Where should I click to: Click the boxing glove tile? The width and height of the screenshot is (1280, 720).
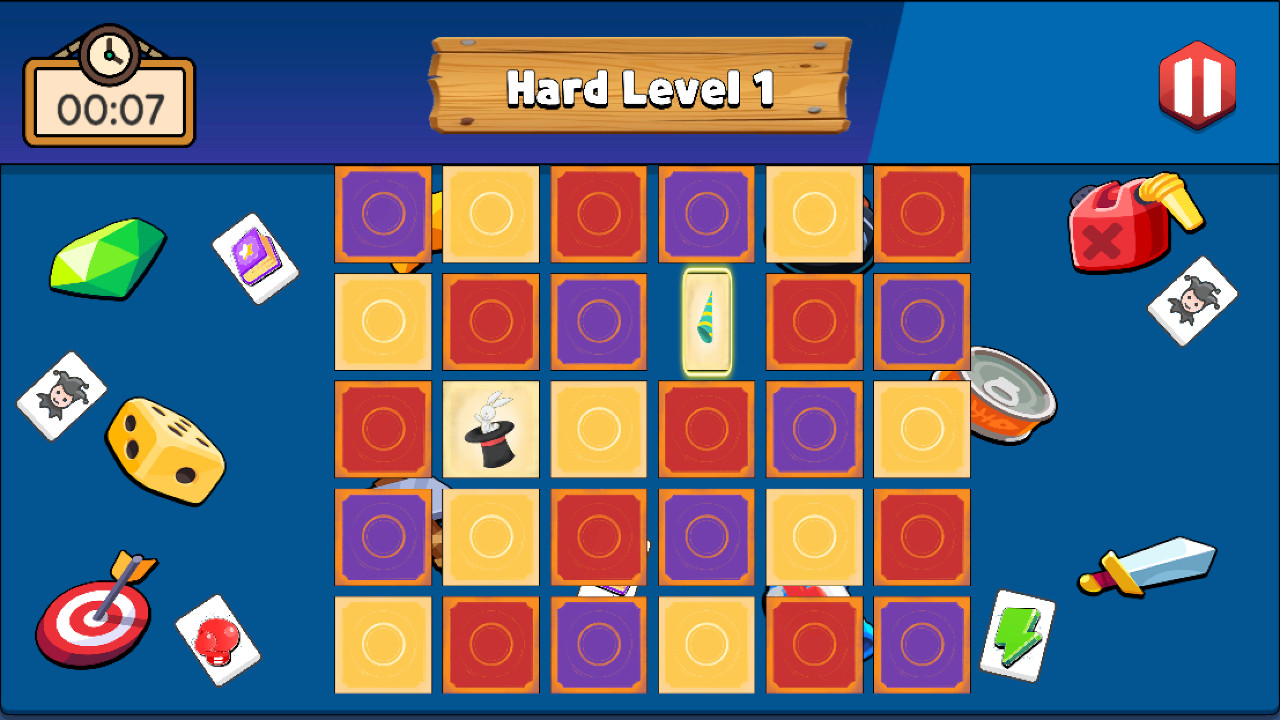pos(219,639)
